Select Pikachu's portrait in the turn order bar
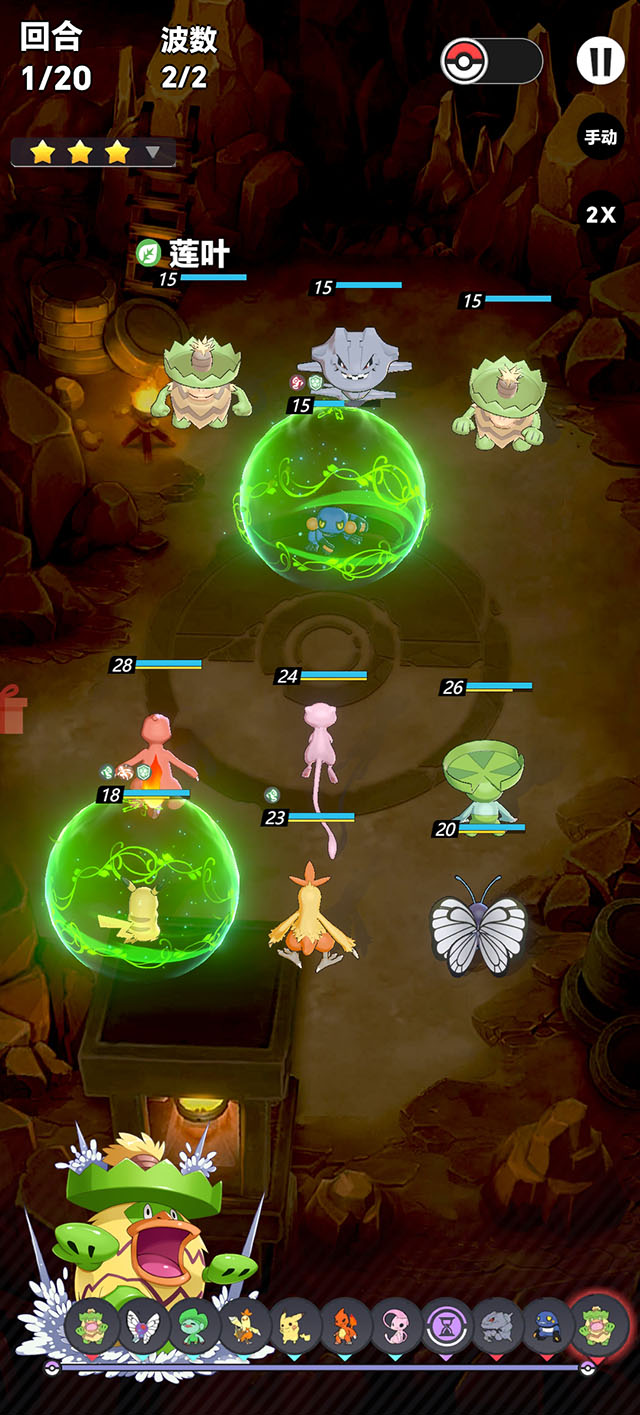The width and height of the screenshot is (640, 1415). [295, 1327]
